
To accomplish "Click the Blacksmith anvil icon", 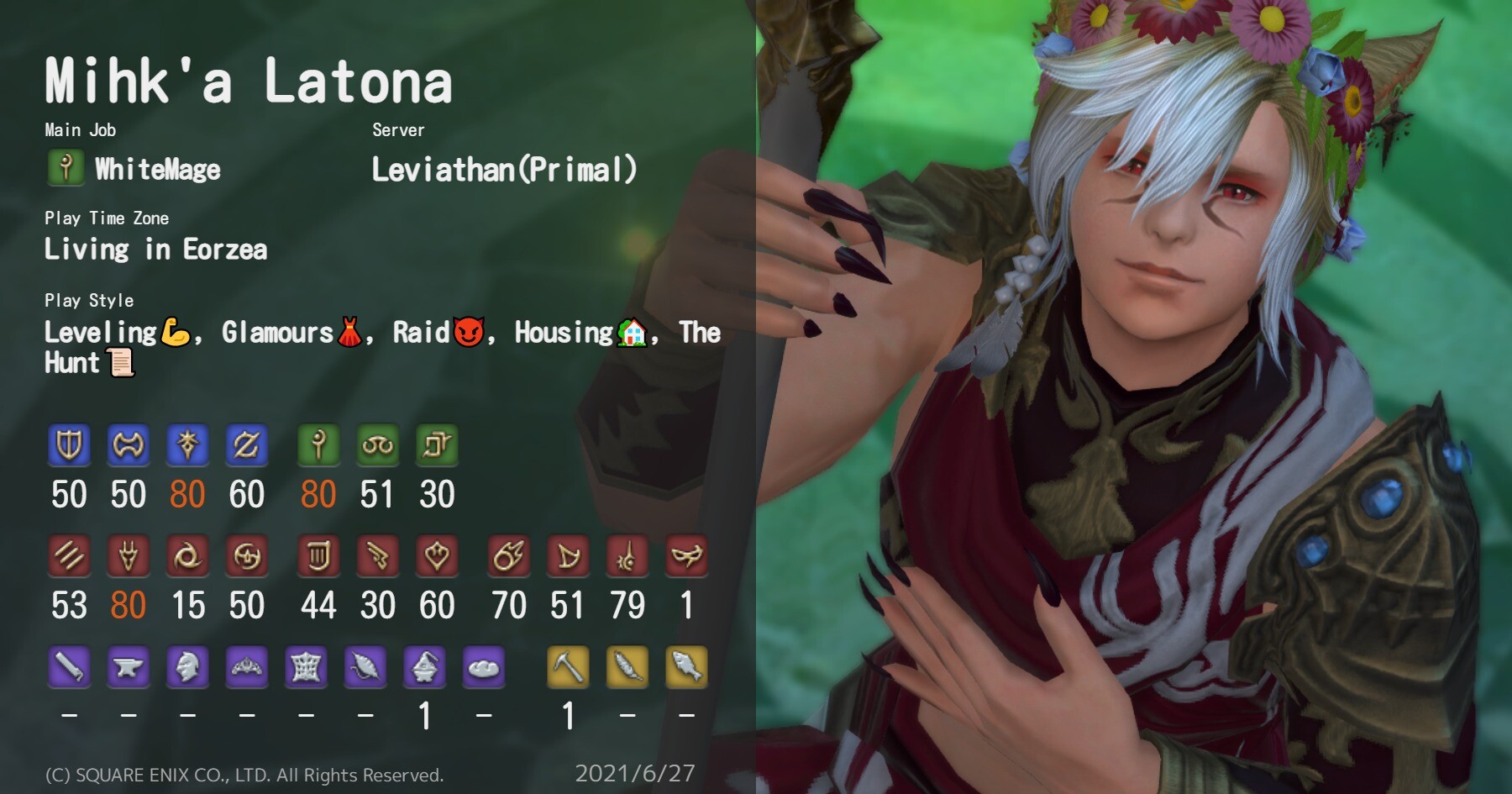I will [x=129, y=668].
